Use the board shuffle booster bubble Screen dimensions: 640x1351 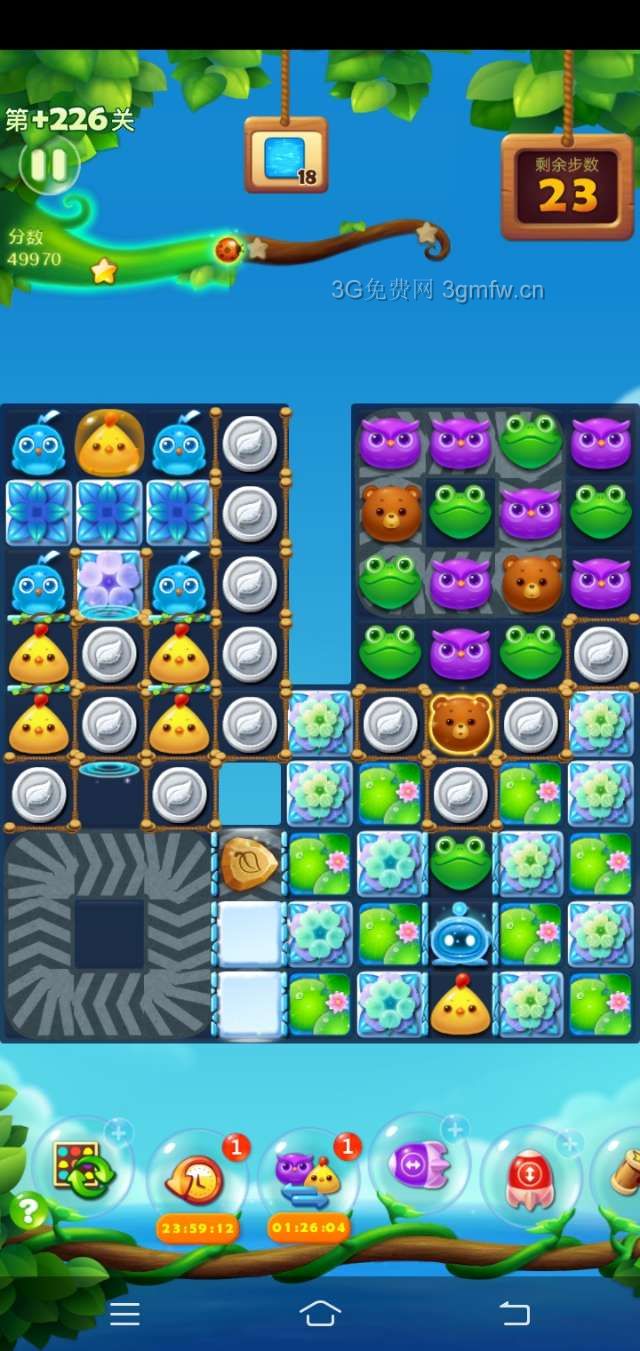coord(82,1165)
